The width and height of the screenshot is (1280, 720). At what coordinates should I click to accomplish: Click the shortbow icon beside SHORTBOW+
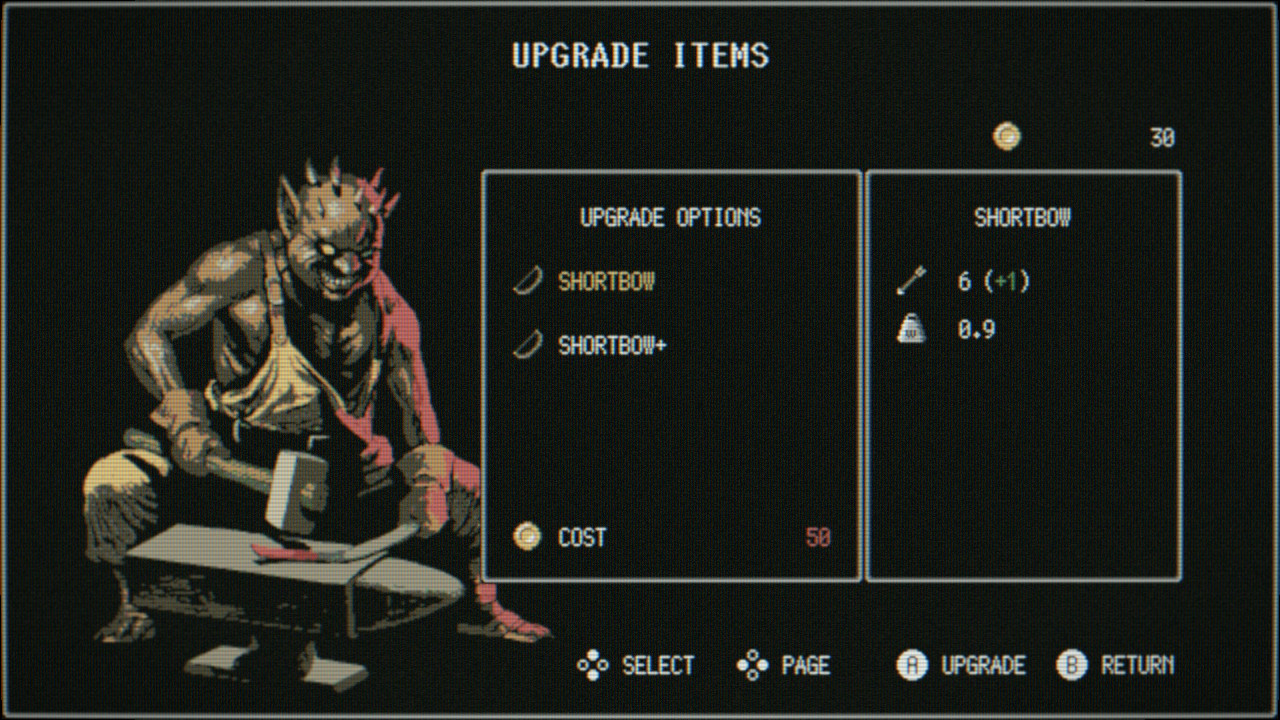point(529,347)
